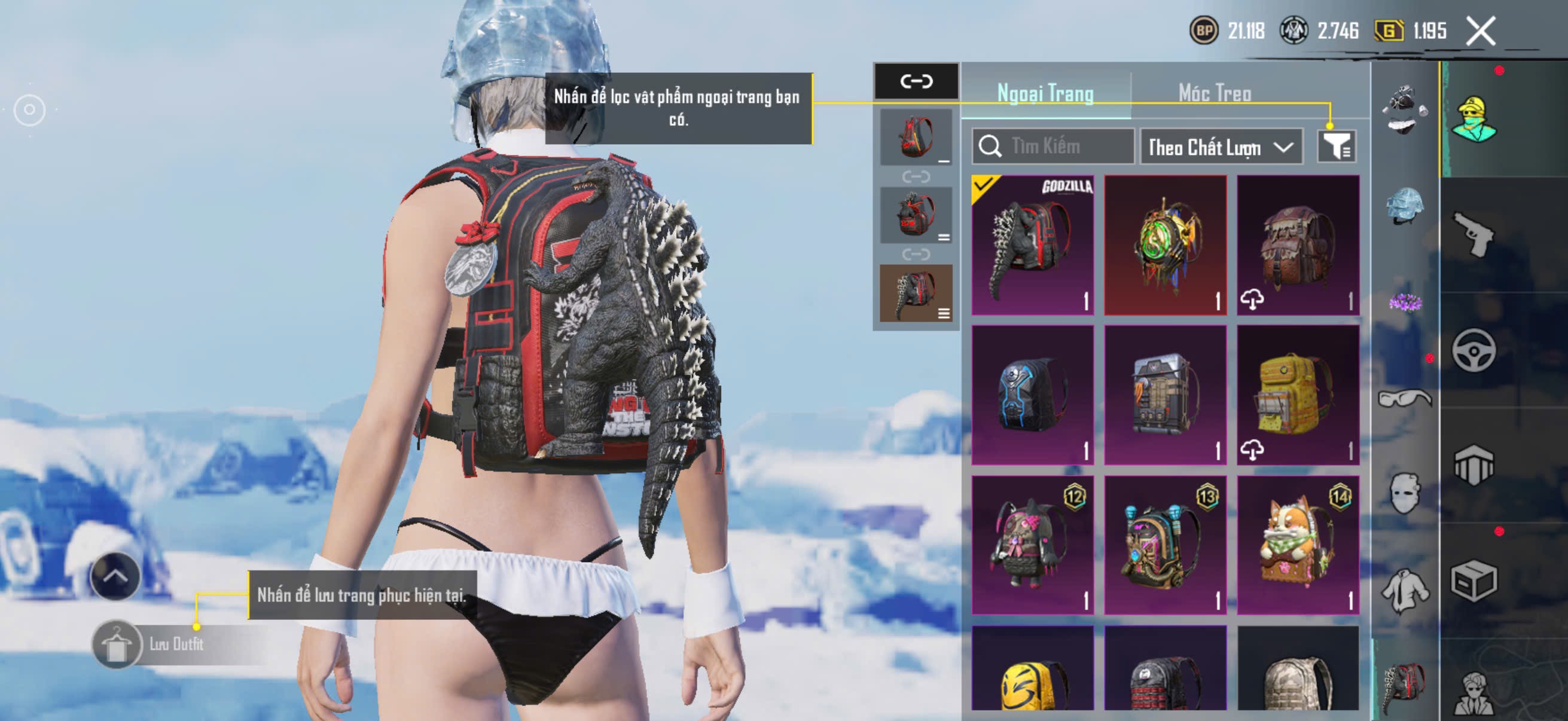
Task: Choose the corgi dog backpack
Action: [1298, 545]
